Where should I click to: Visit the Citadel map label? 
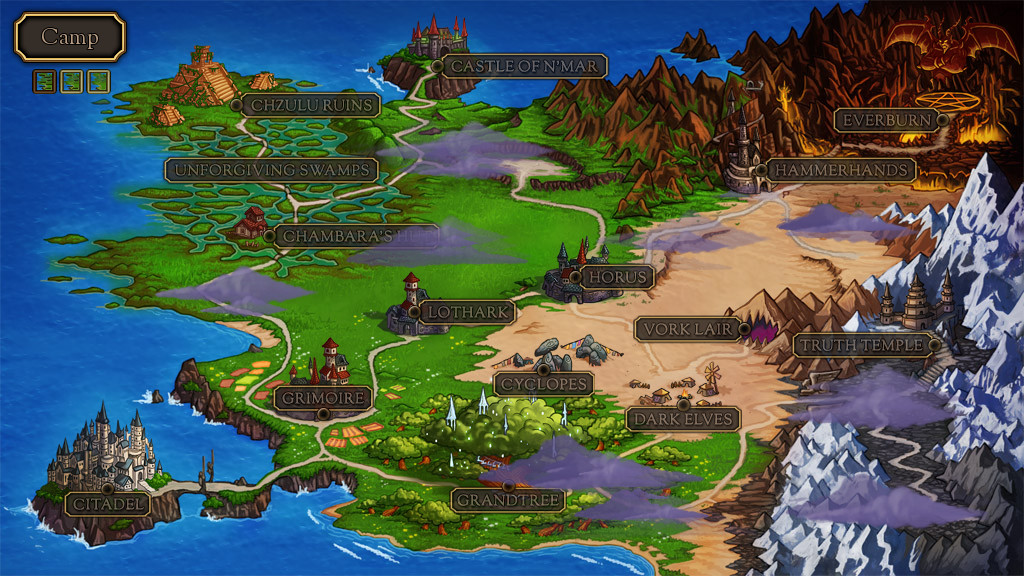(x=108, y=503)
